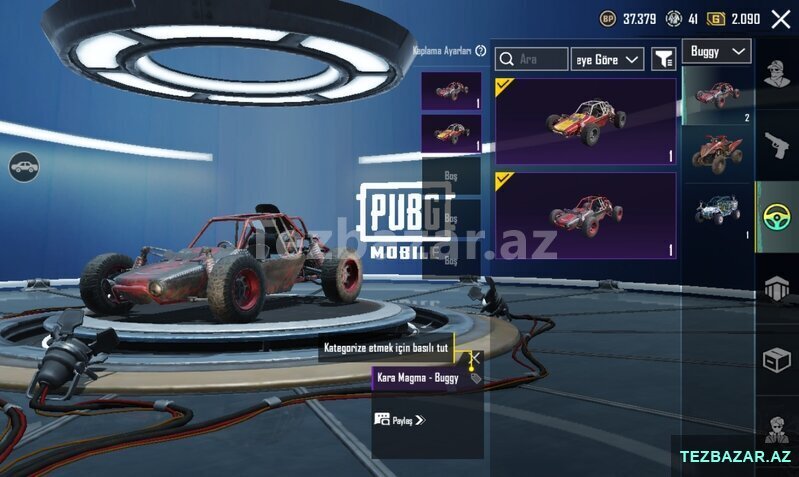The image size is (799, 477).
Task: Switch to the character outfit tab
Action: [777, 73]
